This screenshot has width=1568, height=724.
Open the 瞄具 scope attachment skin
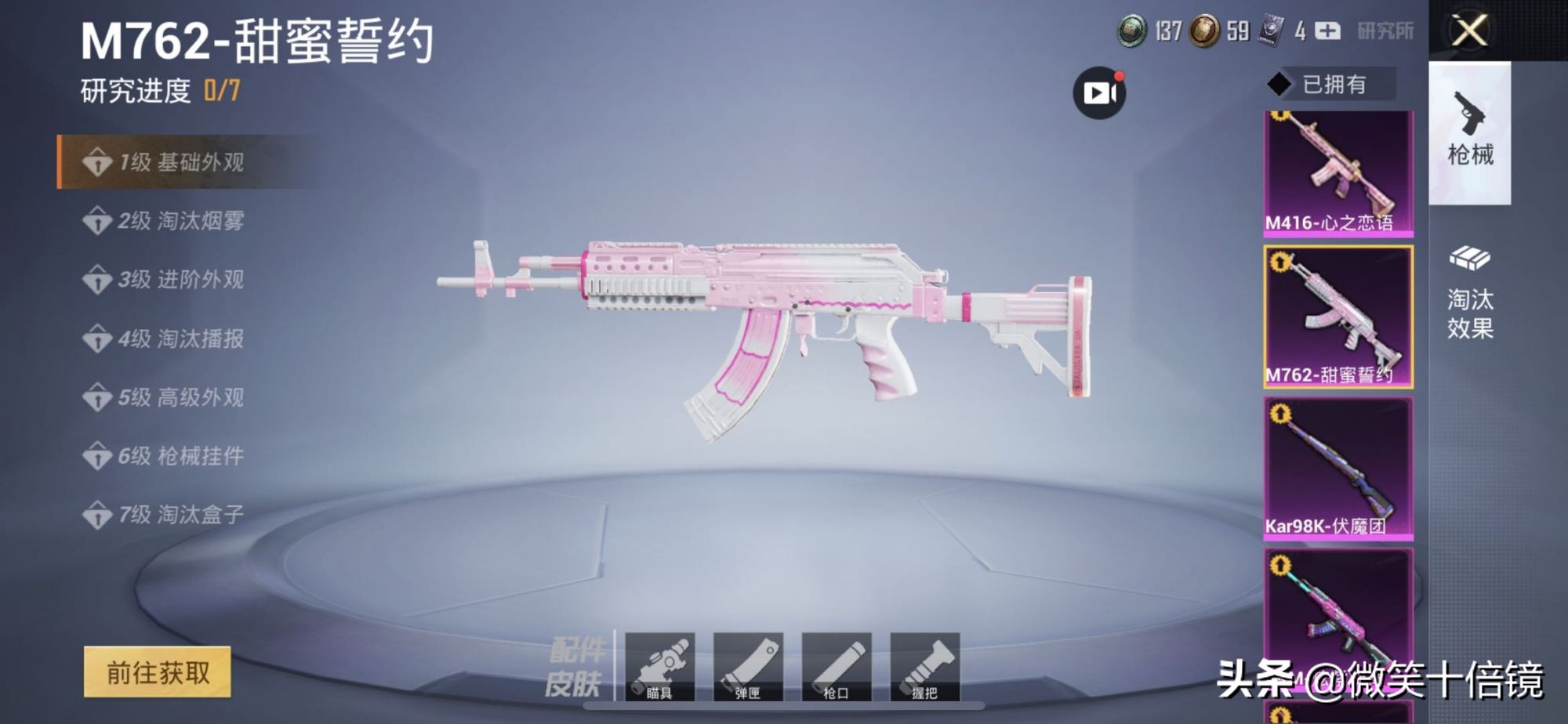[659, 666]
